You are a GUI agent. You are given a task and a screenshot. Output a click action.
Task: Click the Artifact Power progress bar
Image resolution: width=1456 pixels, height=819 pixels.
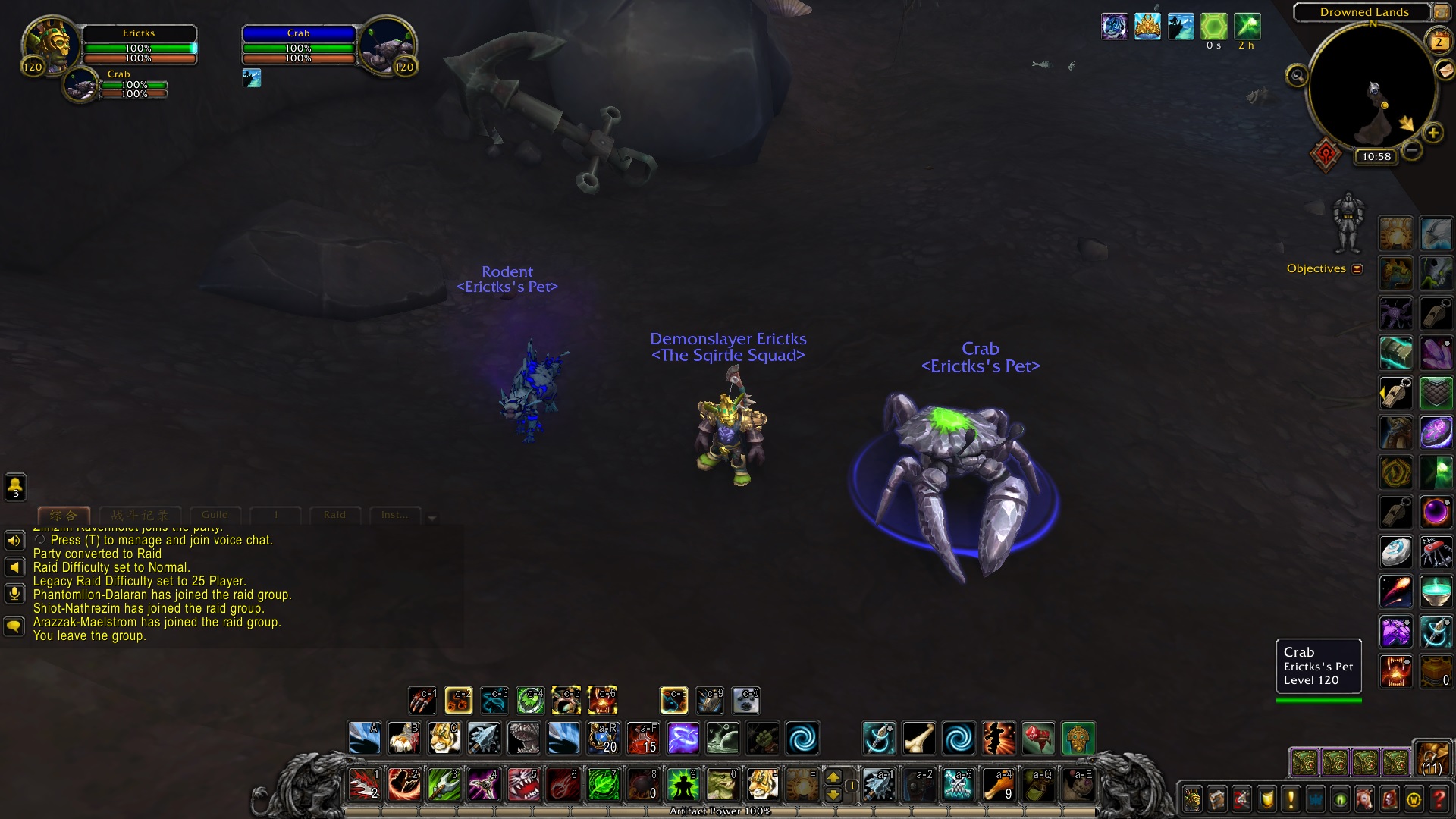point(722,811)
